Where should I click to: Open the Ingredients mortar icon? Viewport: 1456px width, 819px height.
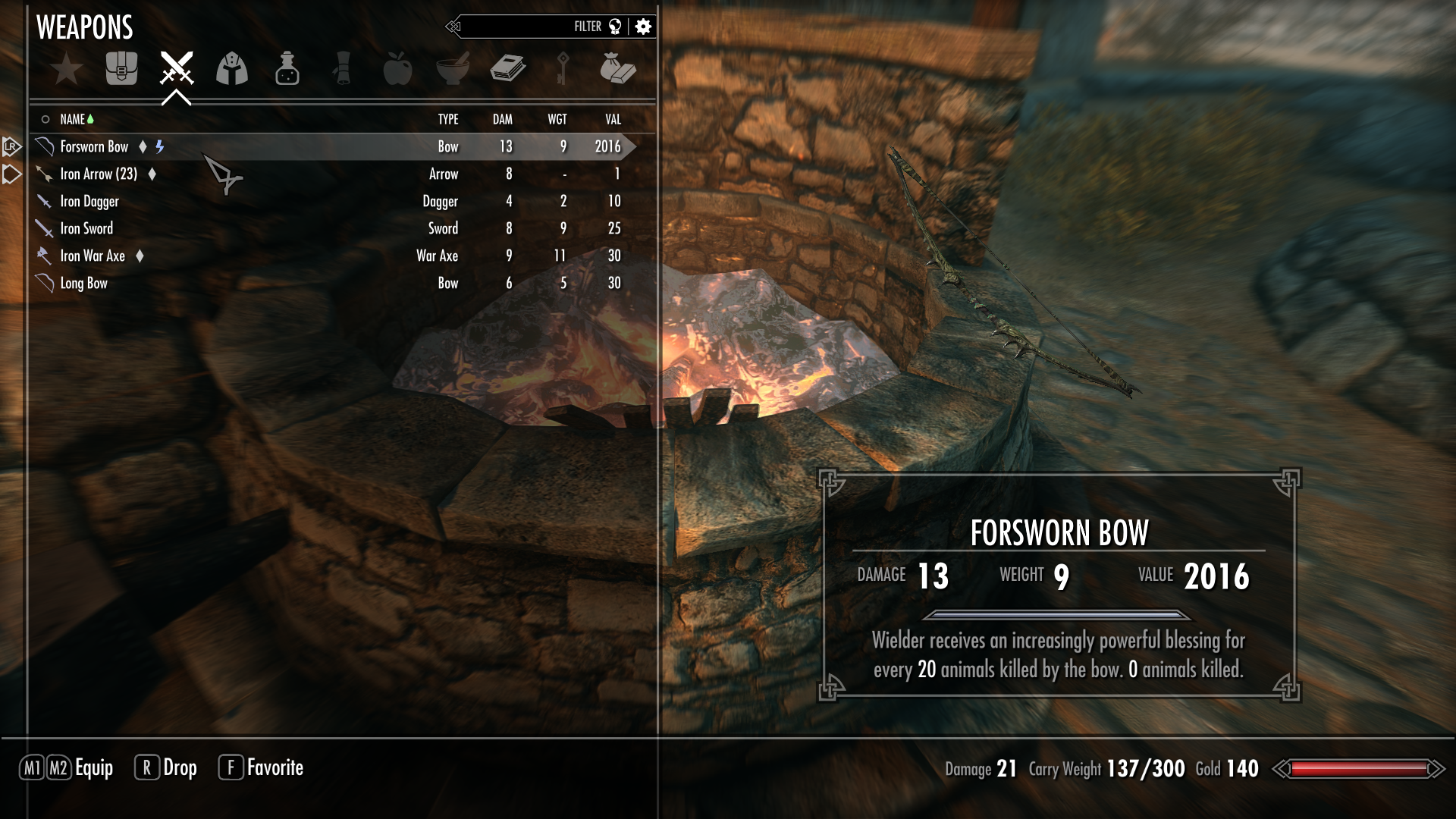[x=453, y=68]
